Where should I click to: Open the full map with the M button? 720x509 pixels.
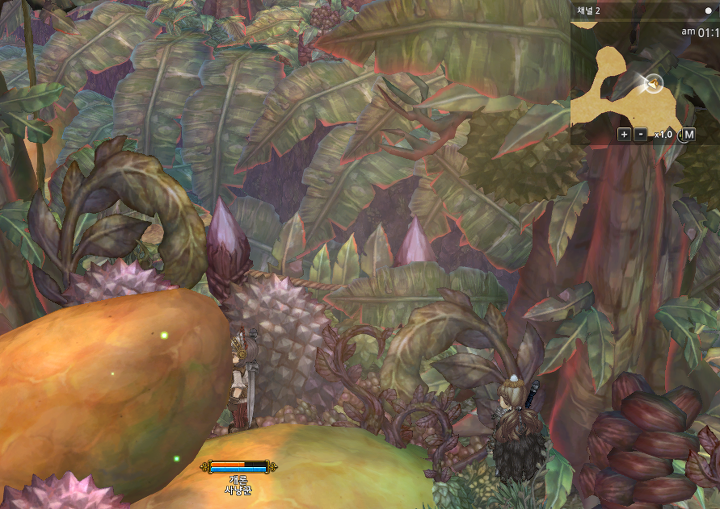(688, 134)
